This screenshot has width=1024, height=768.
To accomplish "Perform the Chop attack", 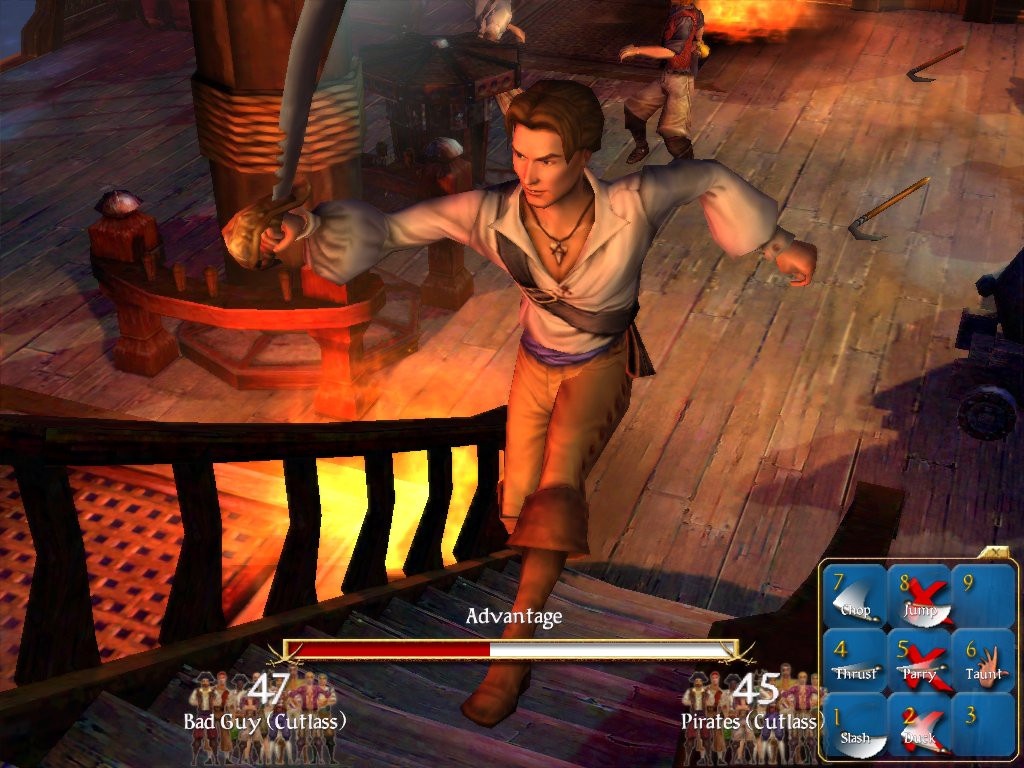I will click(854, 597).
